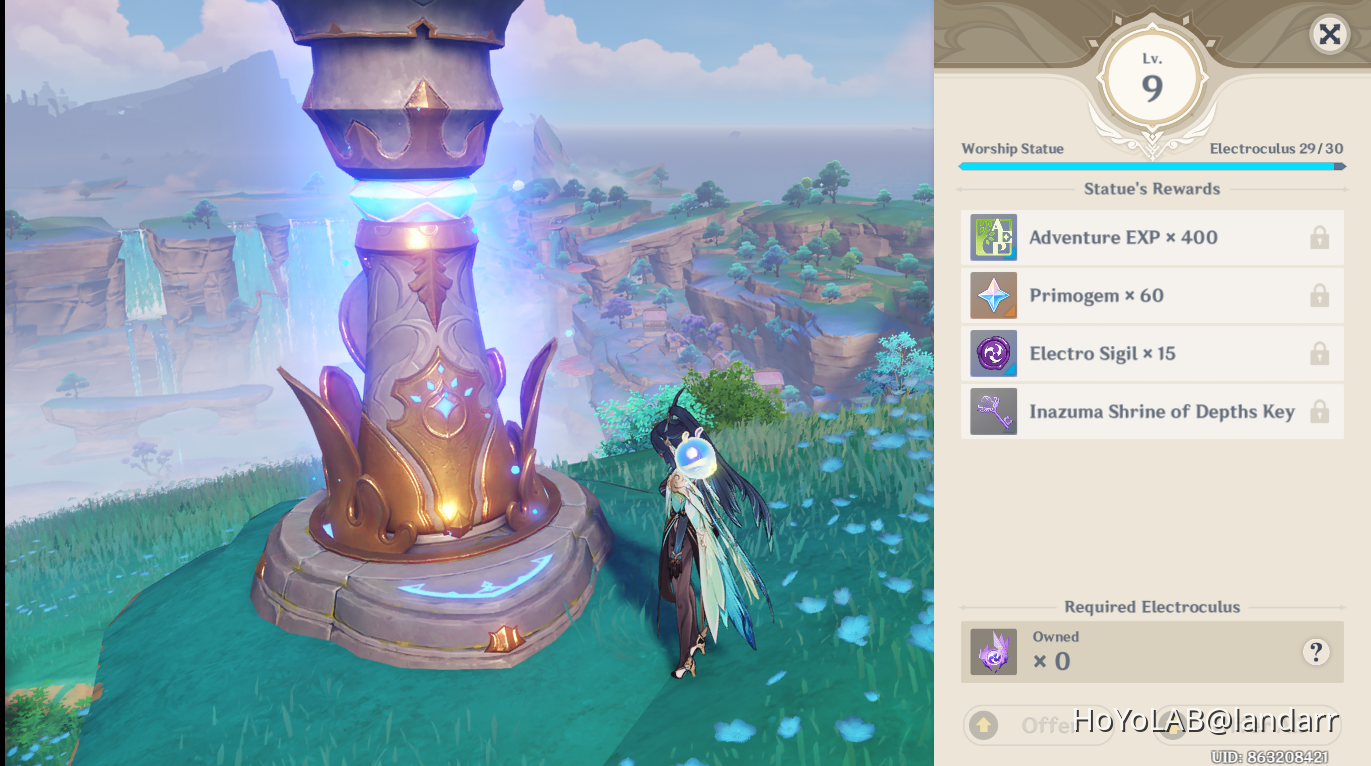This screenshot has height=766, width=1371.
Task: Close the Statue of the Seven panel
Action: (x=1329, y=35)
